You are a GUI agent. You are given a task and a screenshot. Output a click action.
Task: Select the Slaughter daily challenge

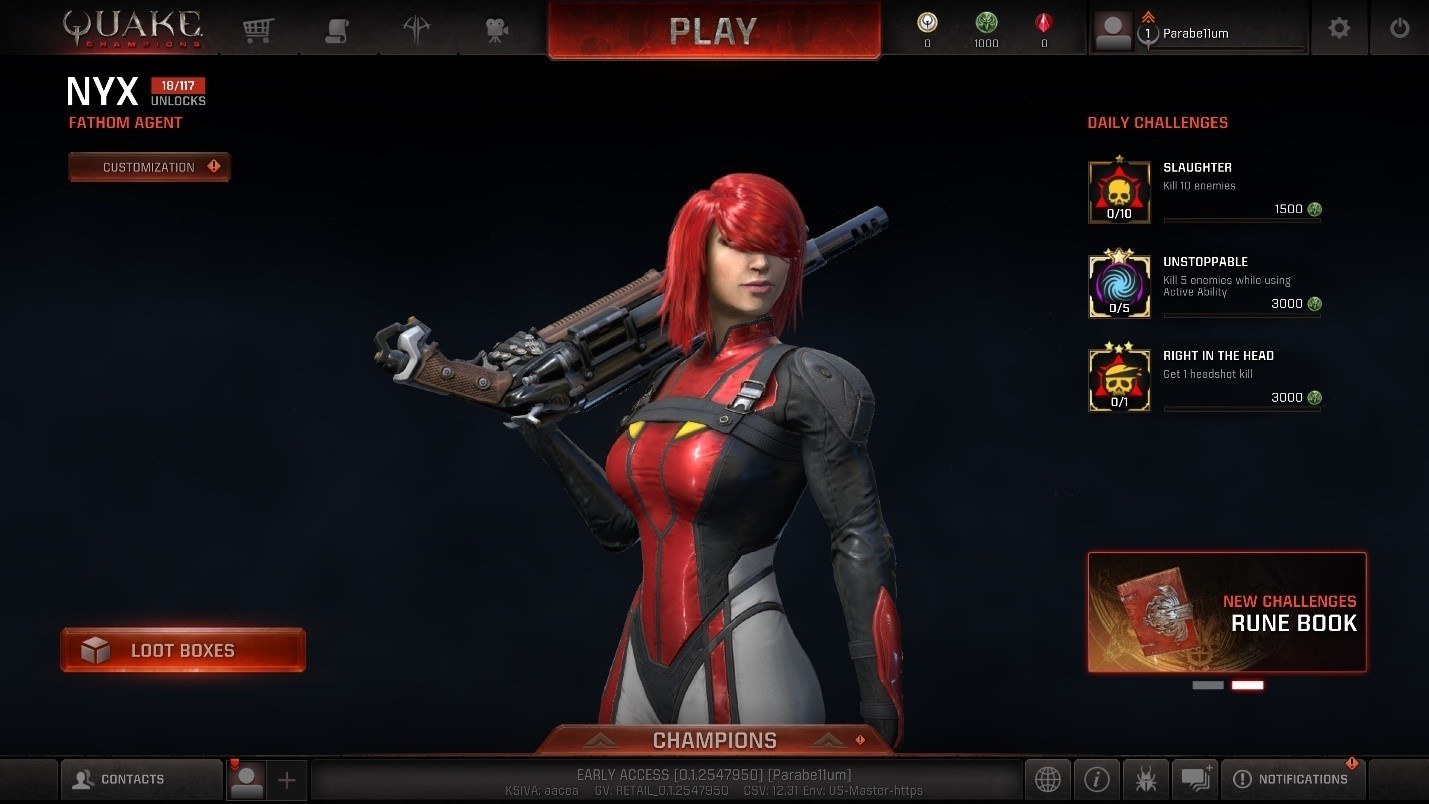[1204, 191]
